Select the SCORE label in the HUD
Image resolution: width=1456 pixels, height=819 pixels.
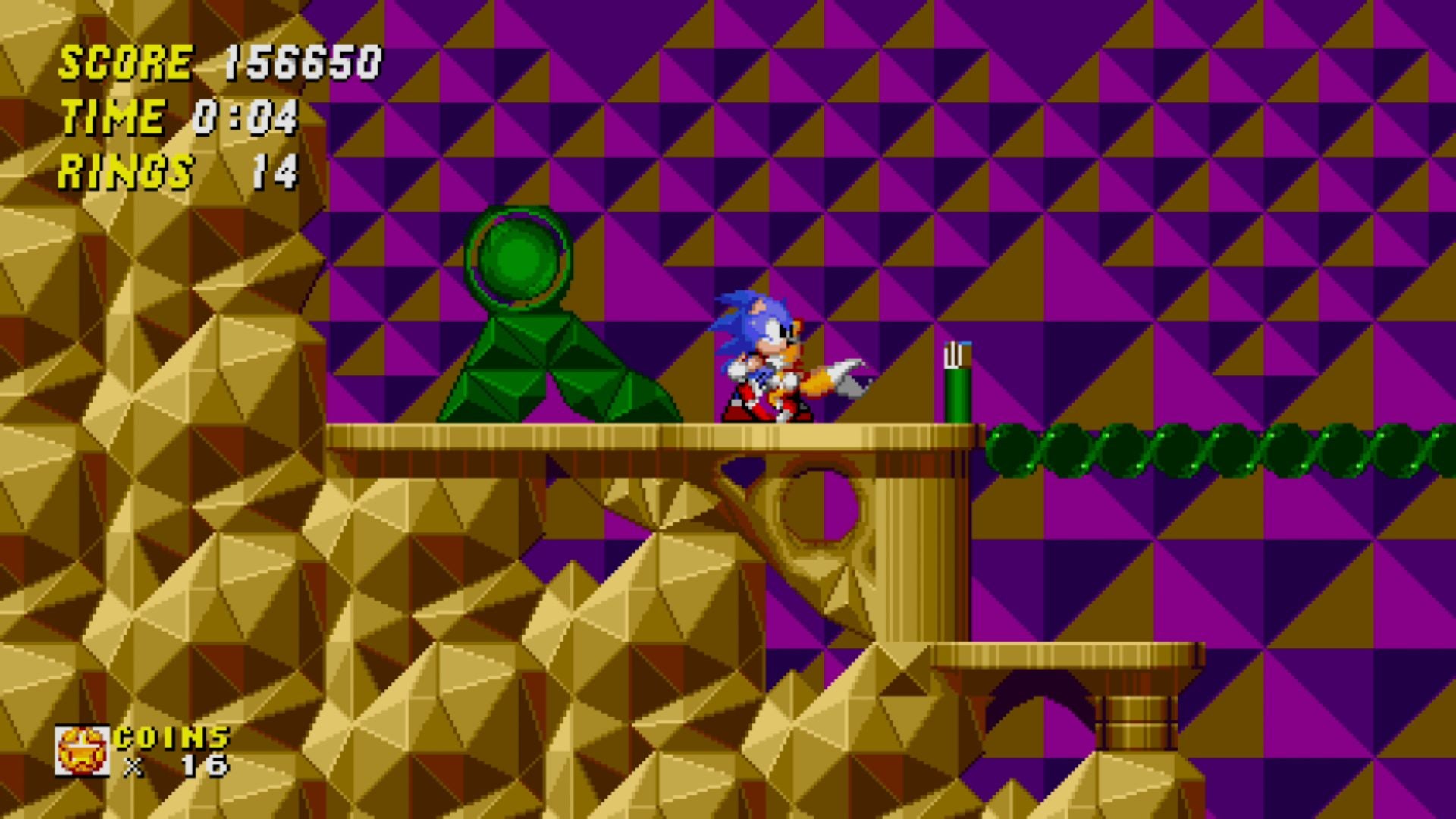[x=125, y=64]
